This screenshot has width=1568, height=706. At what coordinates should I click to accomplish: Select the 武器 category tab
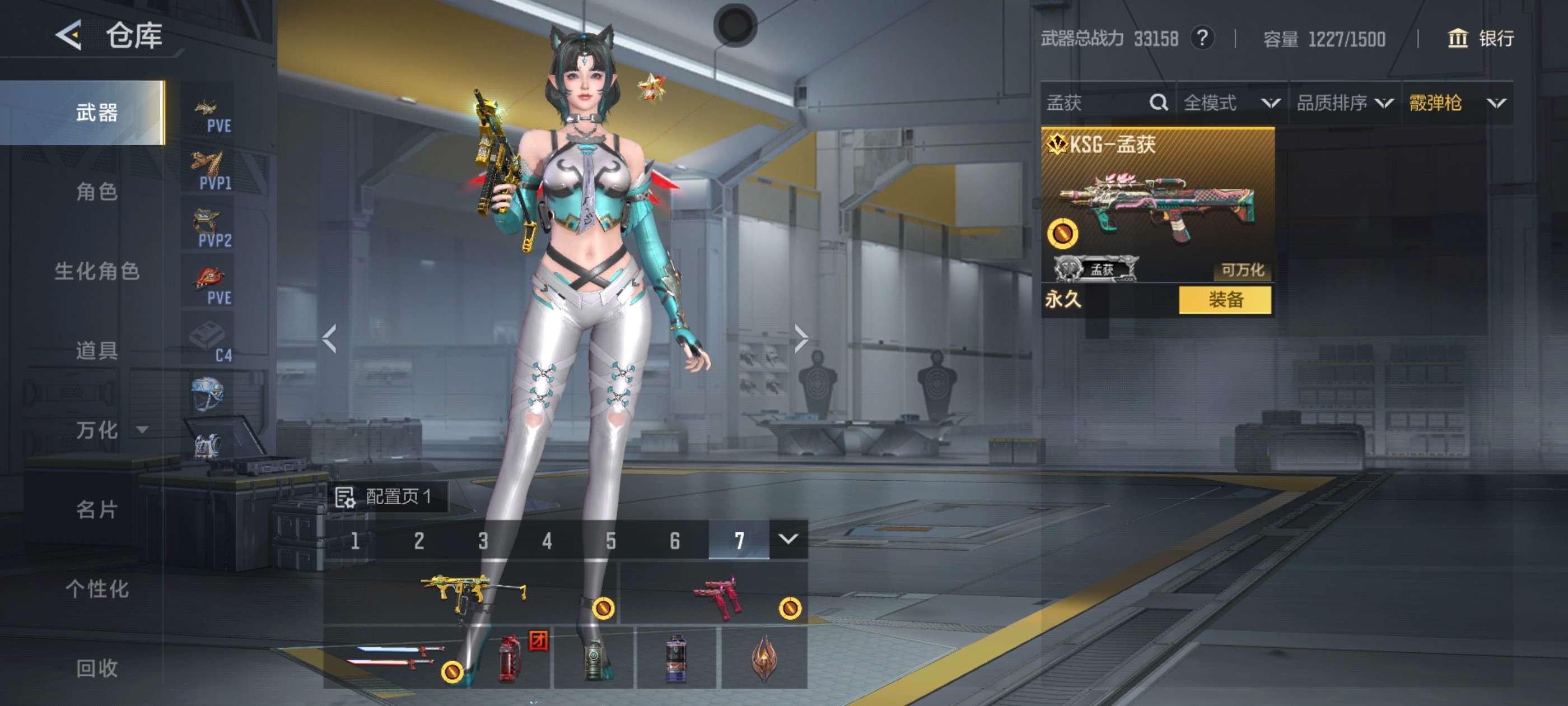click(x=96, y=113)
